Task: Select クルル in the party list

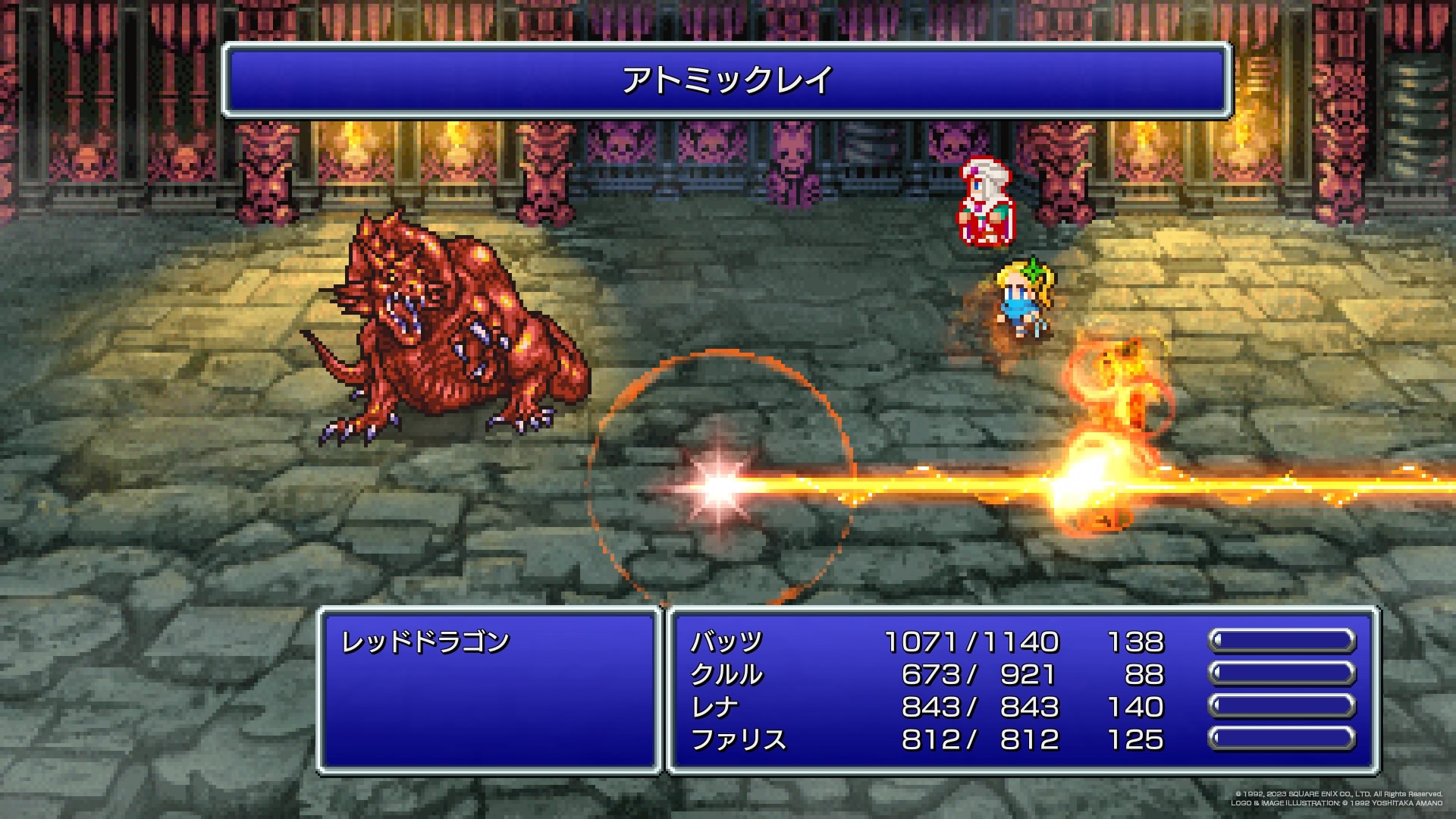Action: point(726,675)
